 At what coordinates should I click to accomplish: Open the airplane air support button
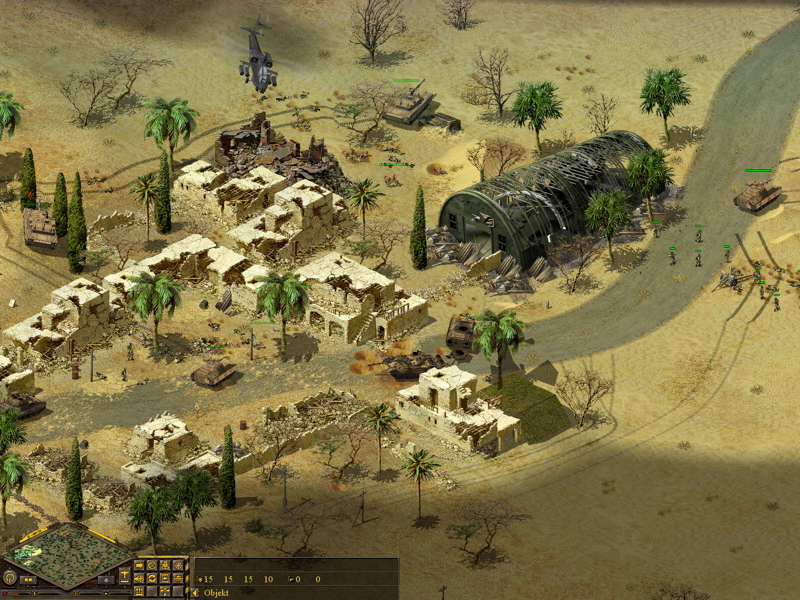tap(124, 575)
